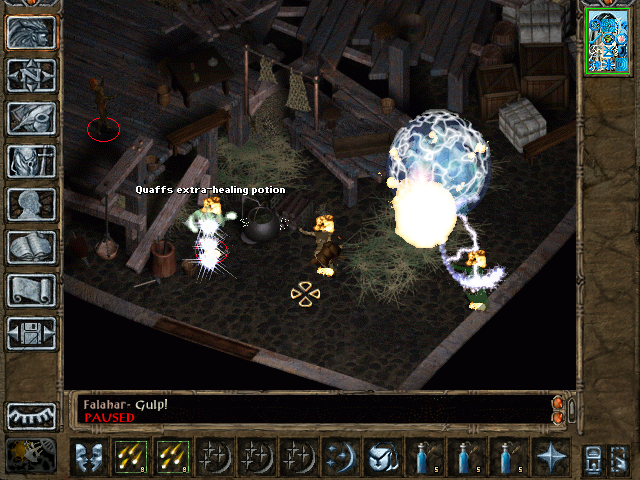Click the twin-face mask action slot

[89, 456]
